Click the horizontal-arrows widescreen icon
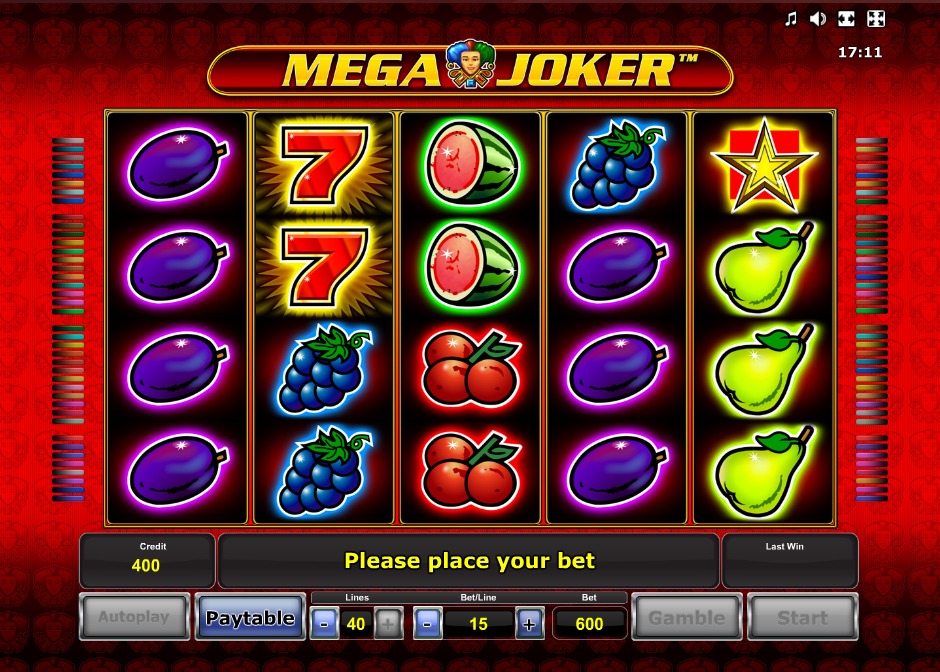The image size is (940, 672). click(x=846, y=19)
